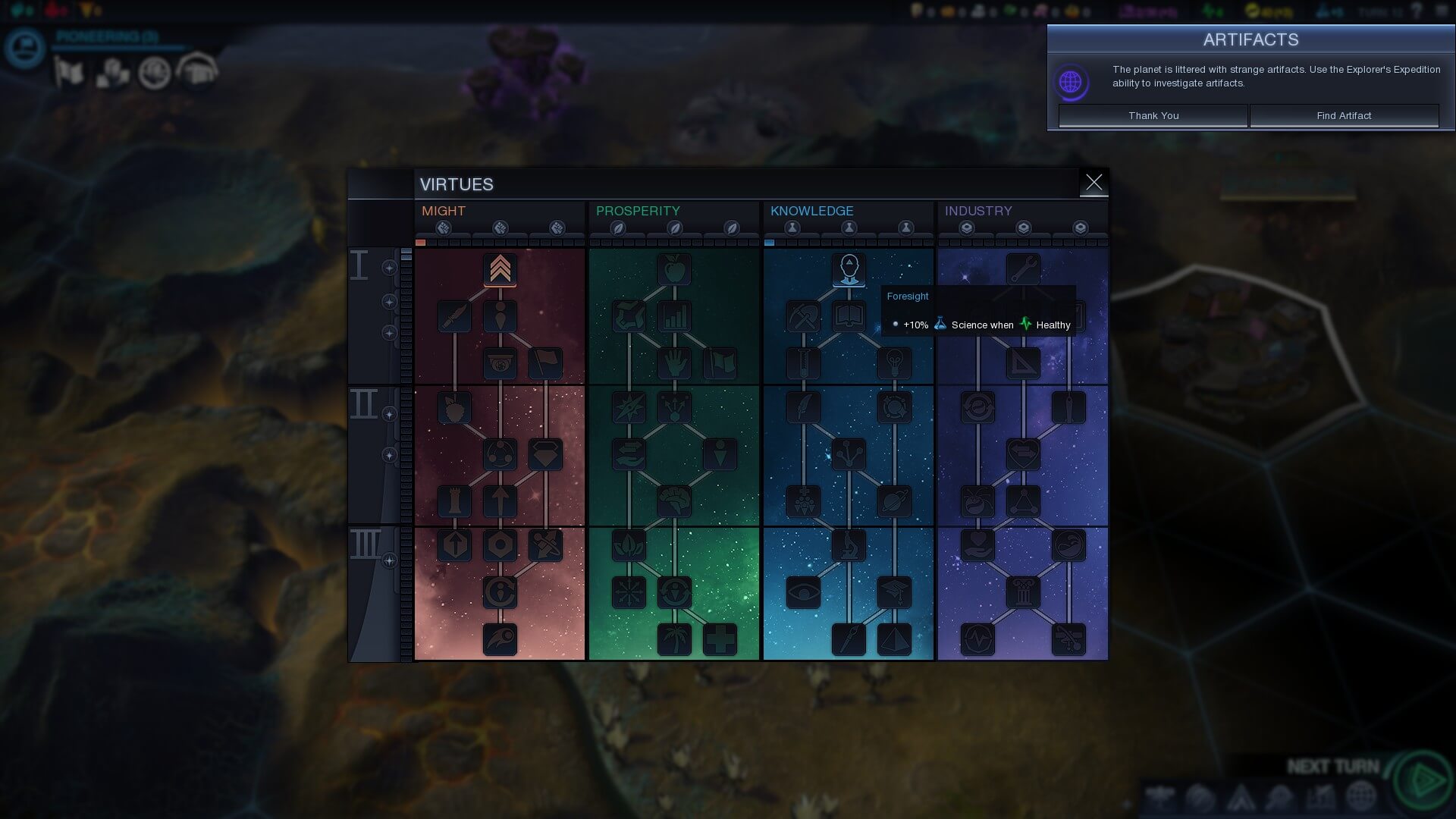Select the graduation cap virtue
Image resolution: width=1456 pixels, height=819 pixels.
(894, 592)
